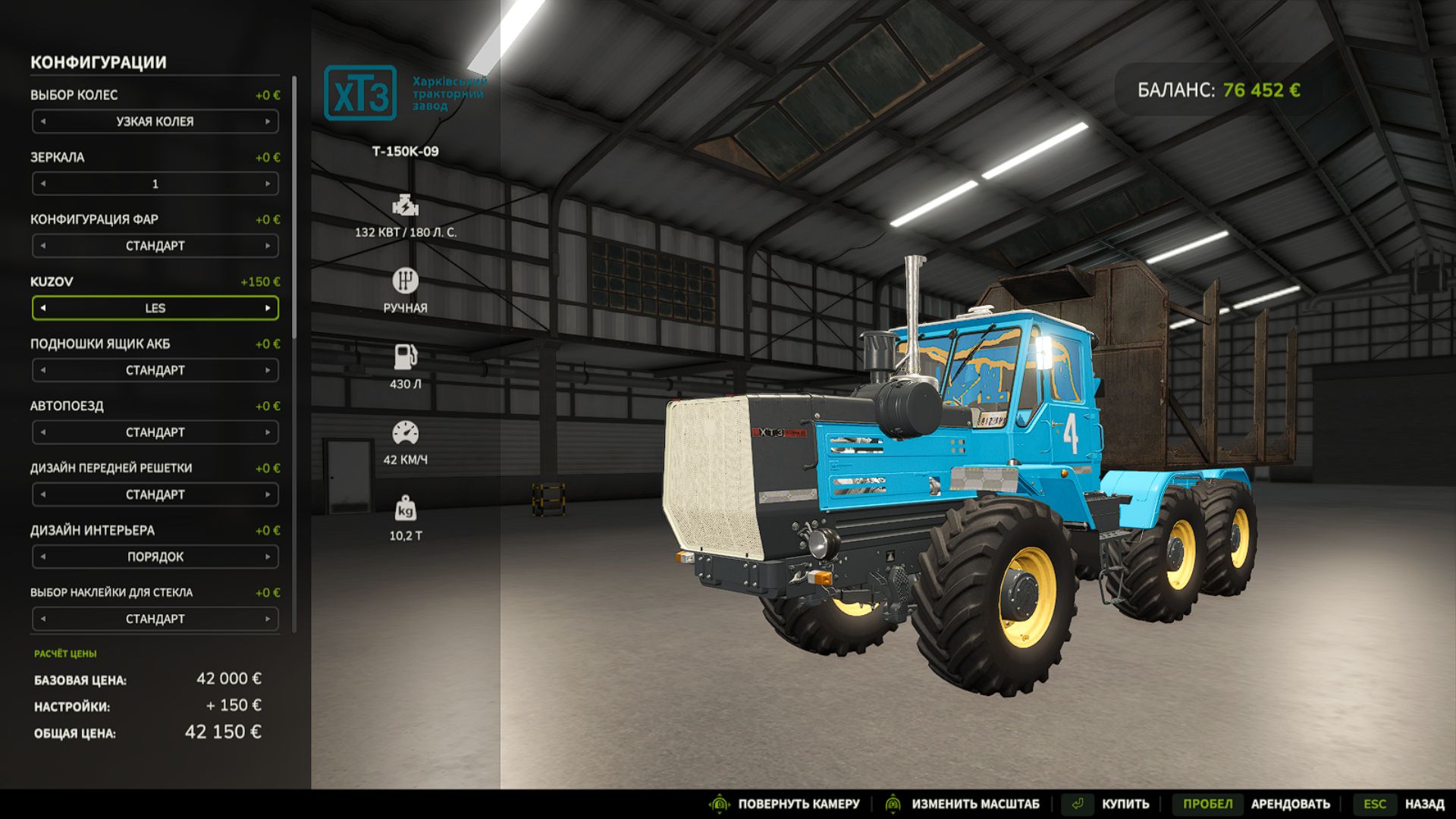
Task: Click the ХТЗ factory logo
Action: pyautogui.click(x=361, y=94)
